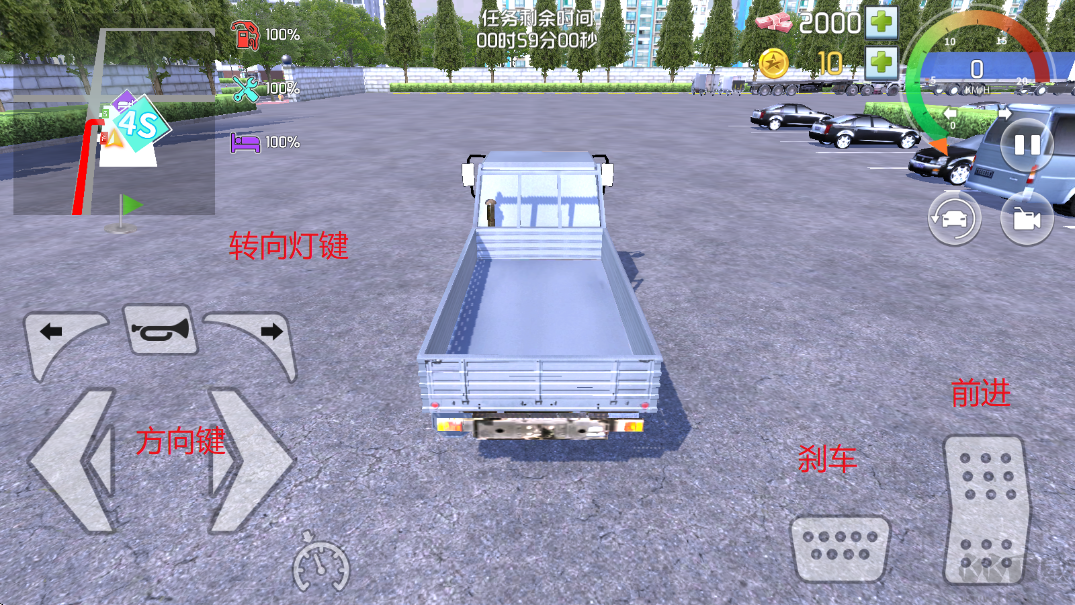
Task: Open the minimap
Action: pyautogui.click(x=114, y=122)
